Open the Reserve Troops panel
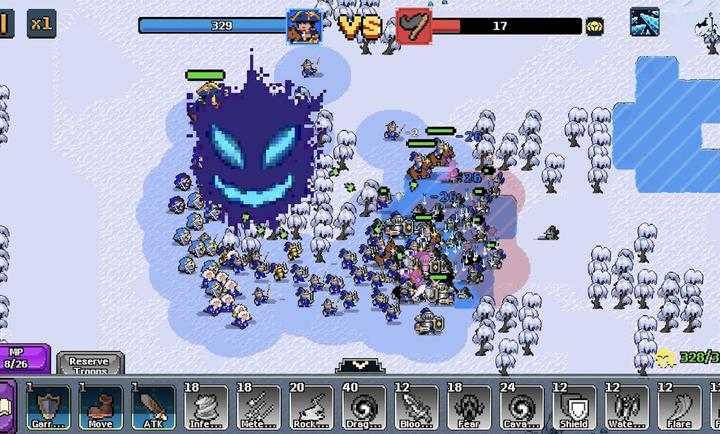Screen dimensions: 720x434 [90, 364]
